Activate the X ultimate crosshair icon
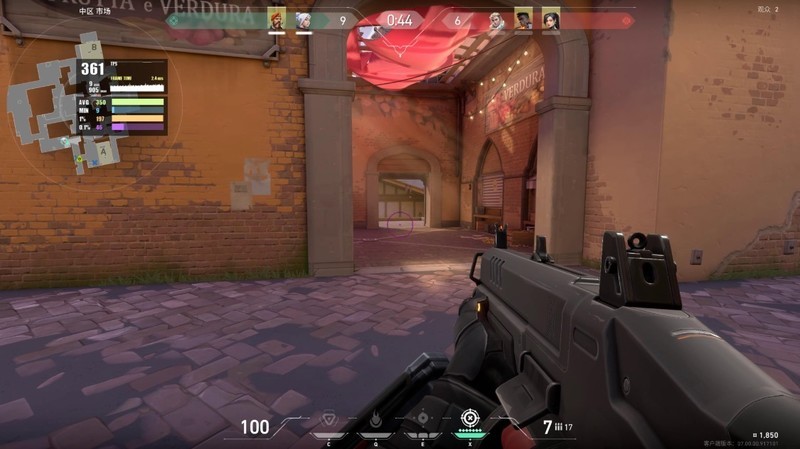800x449 pixels. click(469, 418)
